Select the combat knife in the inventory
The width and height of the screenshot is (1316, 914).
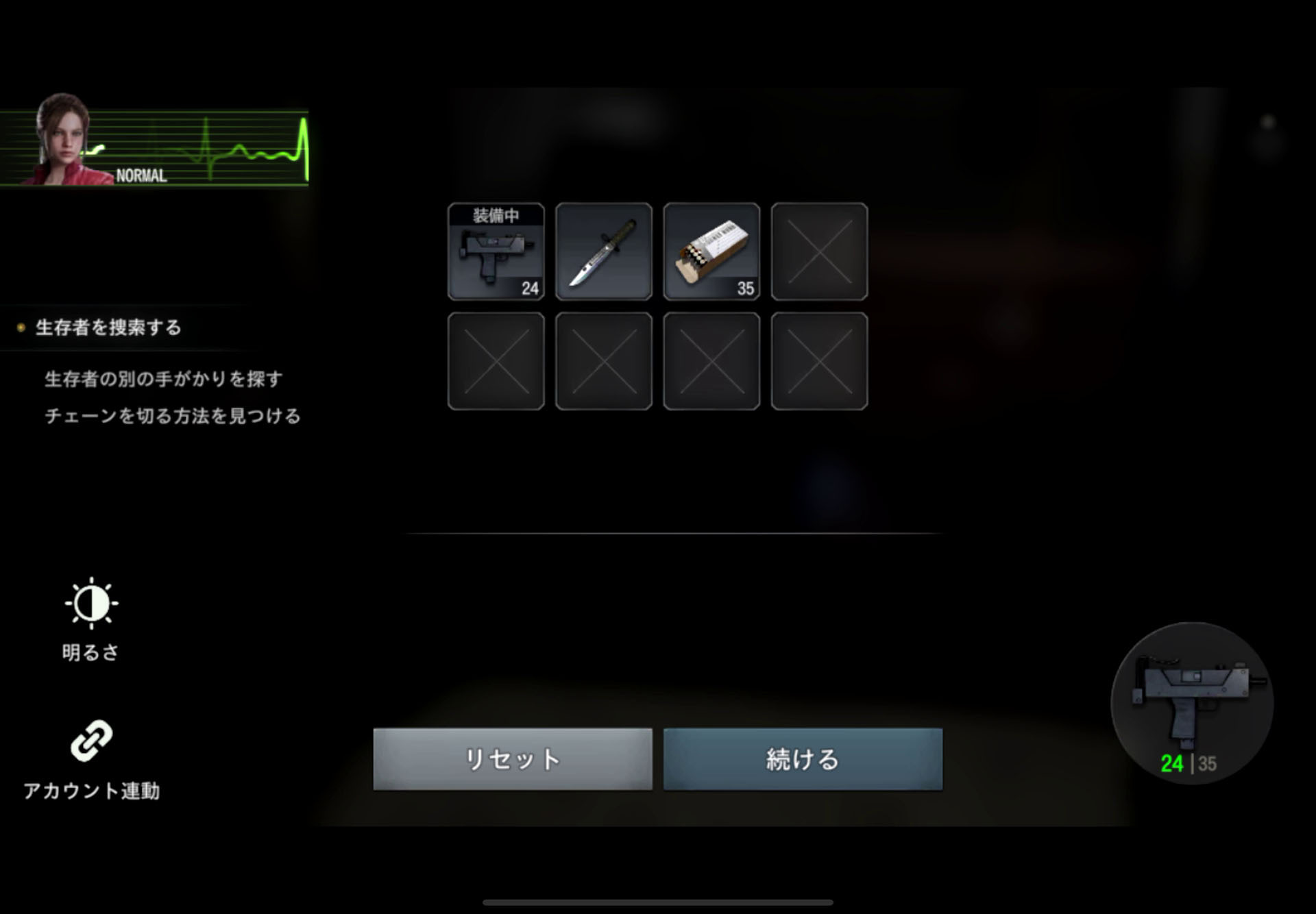coord(603,251)
